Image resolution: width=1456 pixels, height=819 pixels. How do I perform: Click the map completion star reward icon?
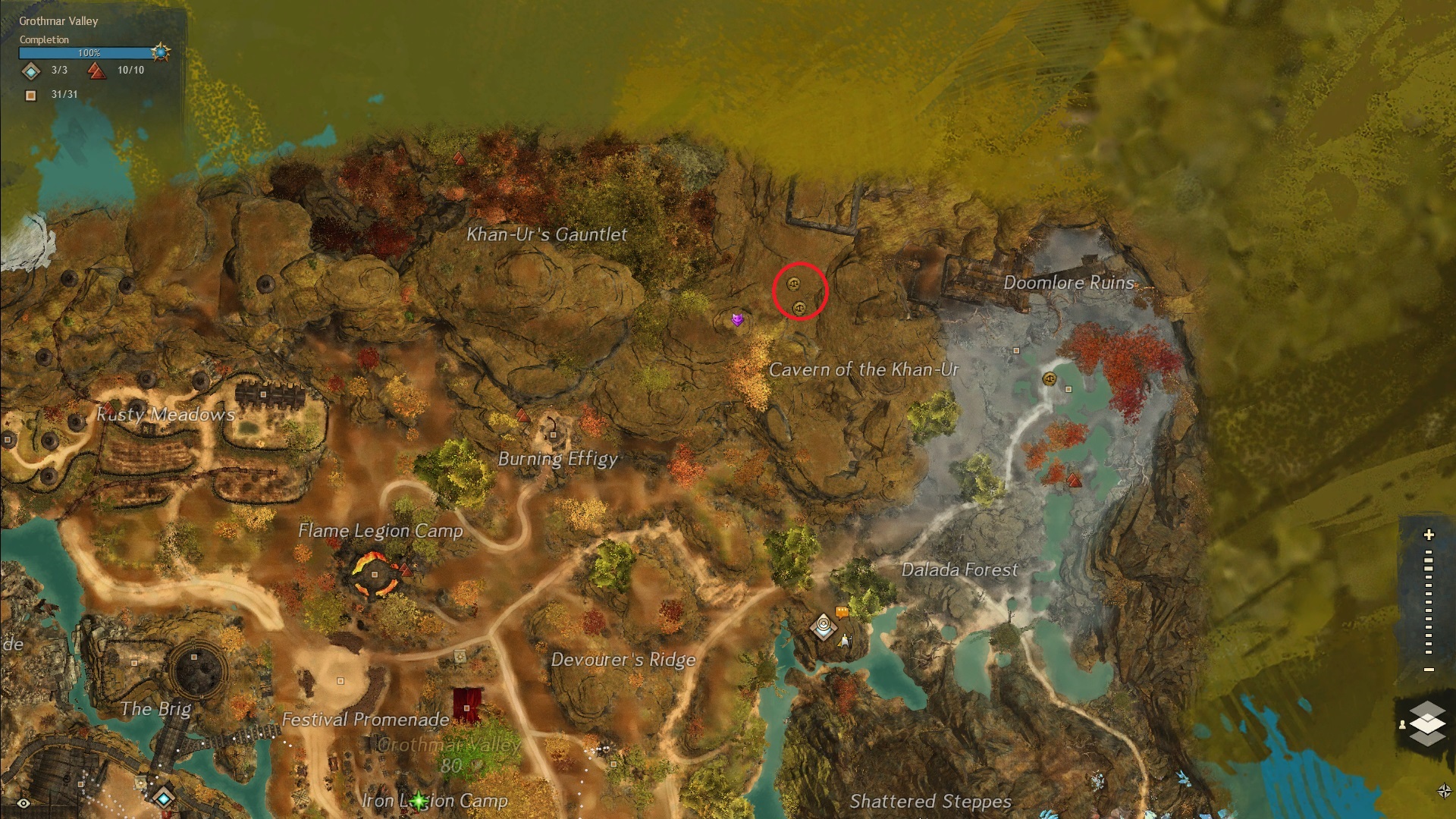coord(160,52)
